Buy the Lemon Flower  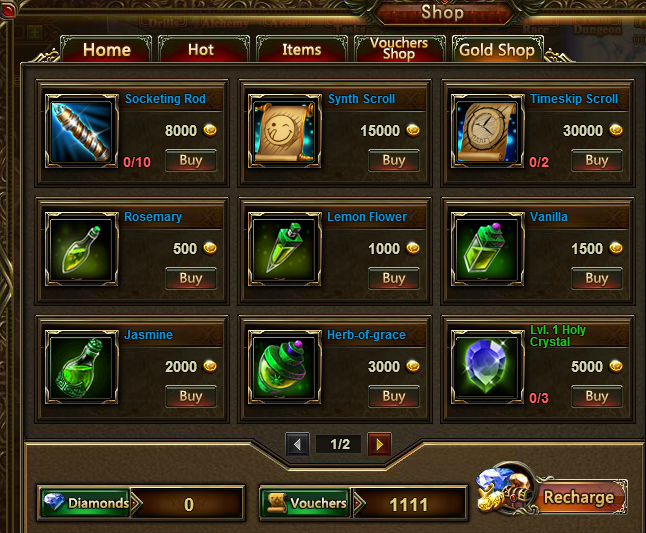[x=393, y=278]
